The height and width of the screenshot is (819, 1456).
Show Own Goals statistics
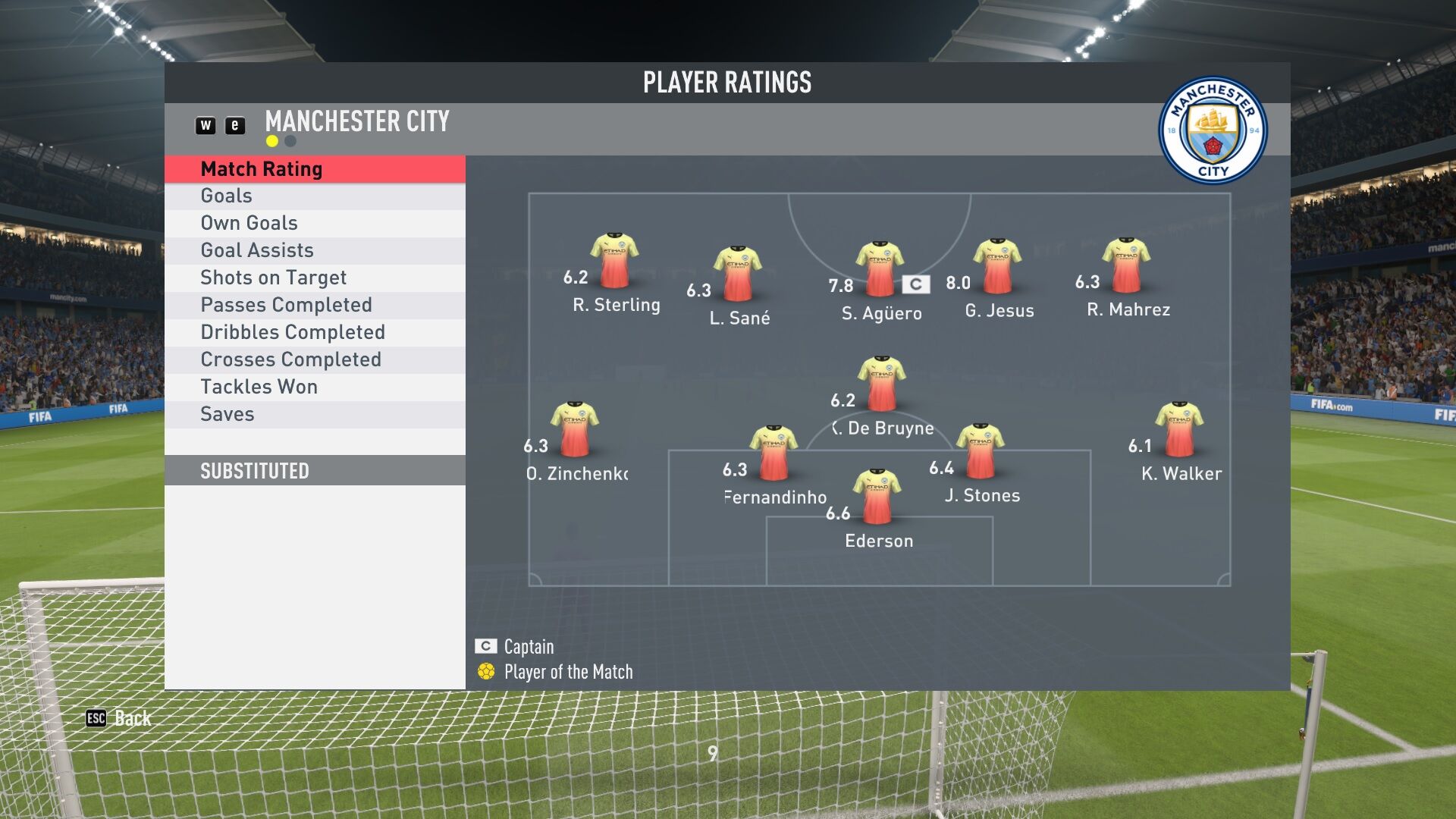coord(314,224)
